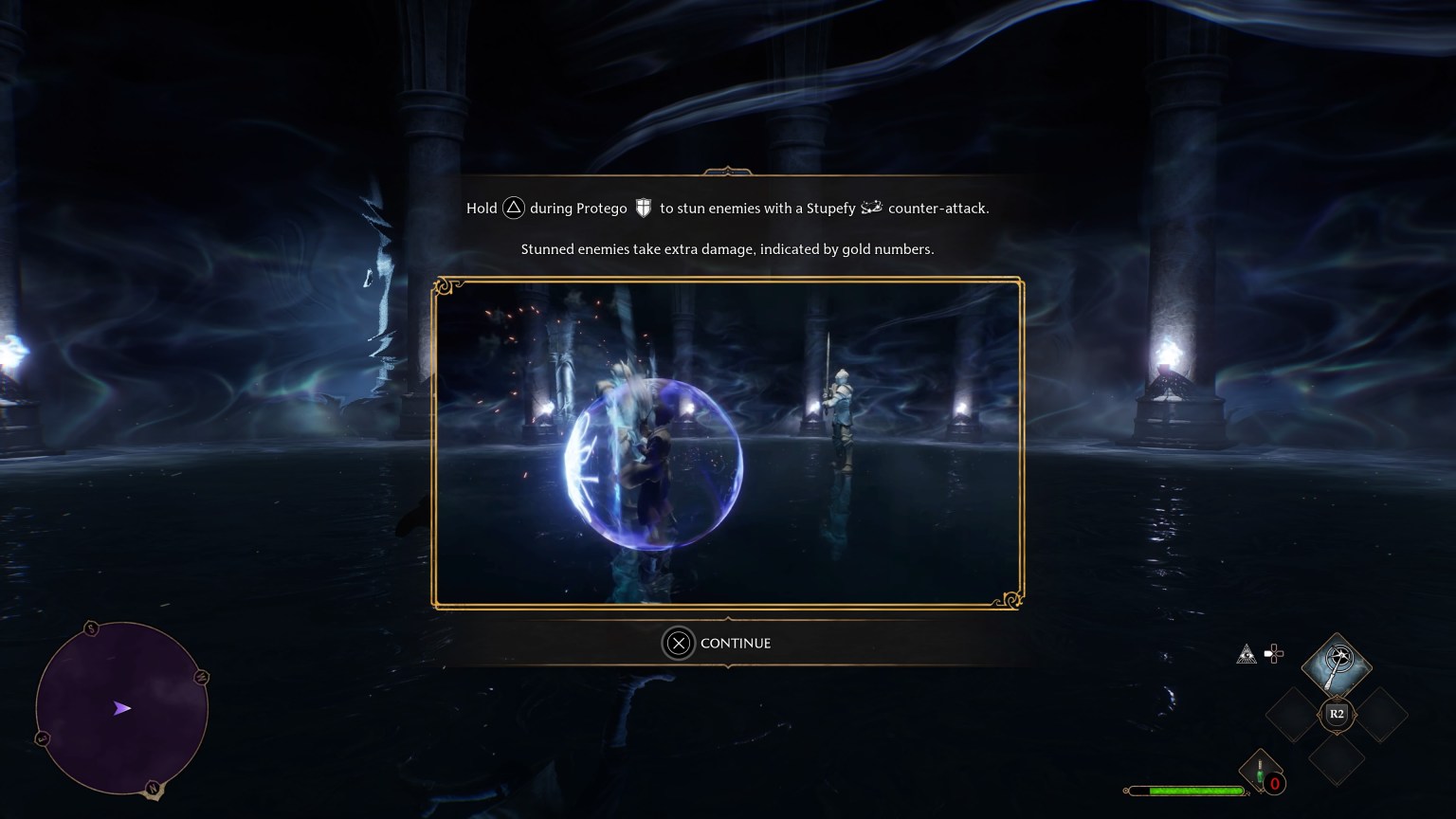
Task: Select the Wiggenweld potion icon
Action: tap(1261, 768)
